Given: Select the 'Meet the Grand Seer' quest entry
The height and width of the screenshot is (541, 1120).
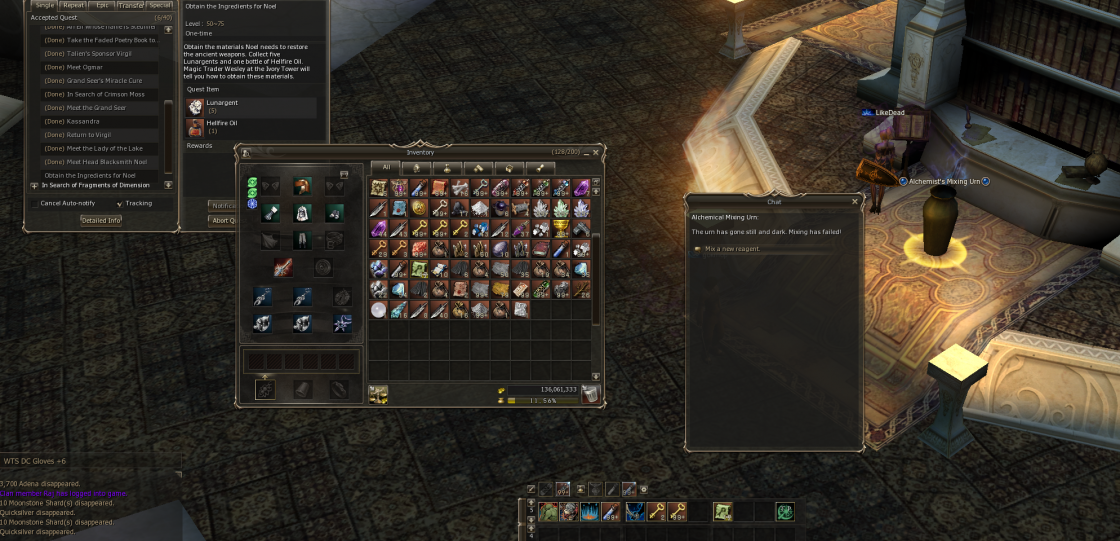Looking at the screenshot, I should tap(96, 107).
